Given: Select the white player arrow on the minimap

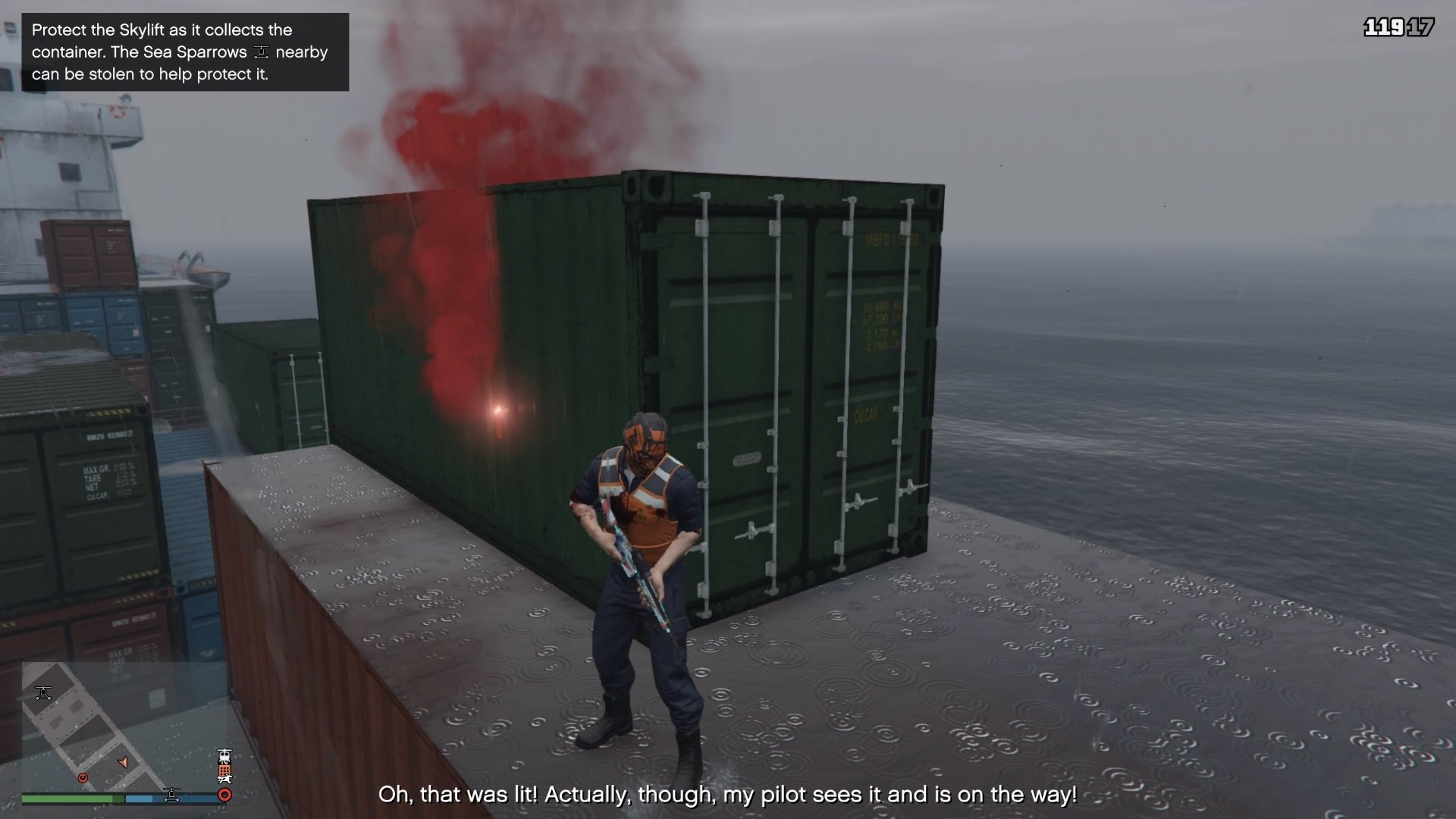Looking at the screenshot, I should (x=123, y=764).
